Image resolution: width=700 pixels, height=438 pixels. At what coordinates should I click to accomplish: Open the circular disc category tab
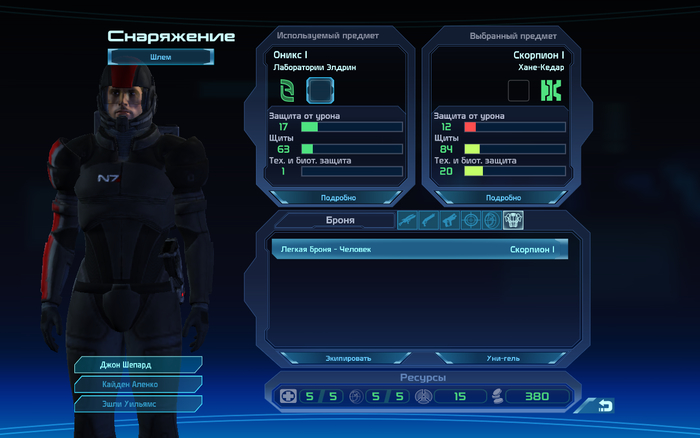click(490, 220)
